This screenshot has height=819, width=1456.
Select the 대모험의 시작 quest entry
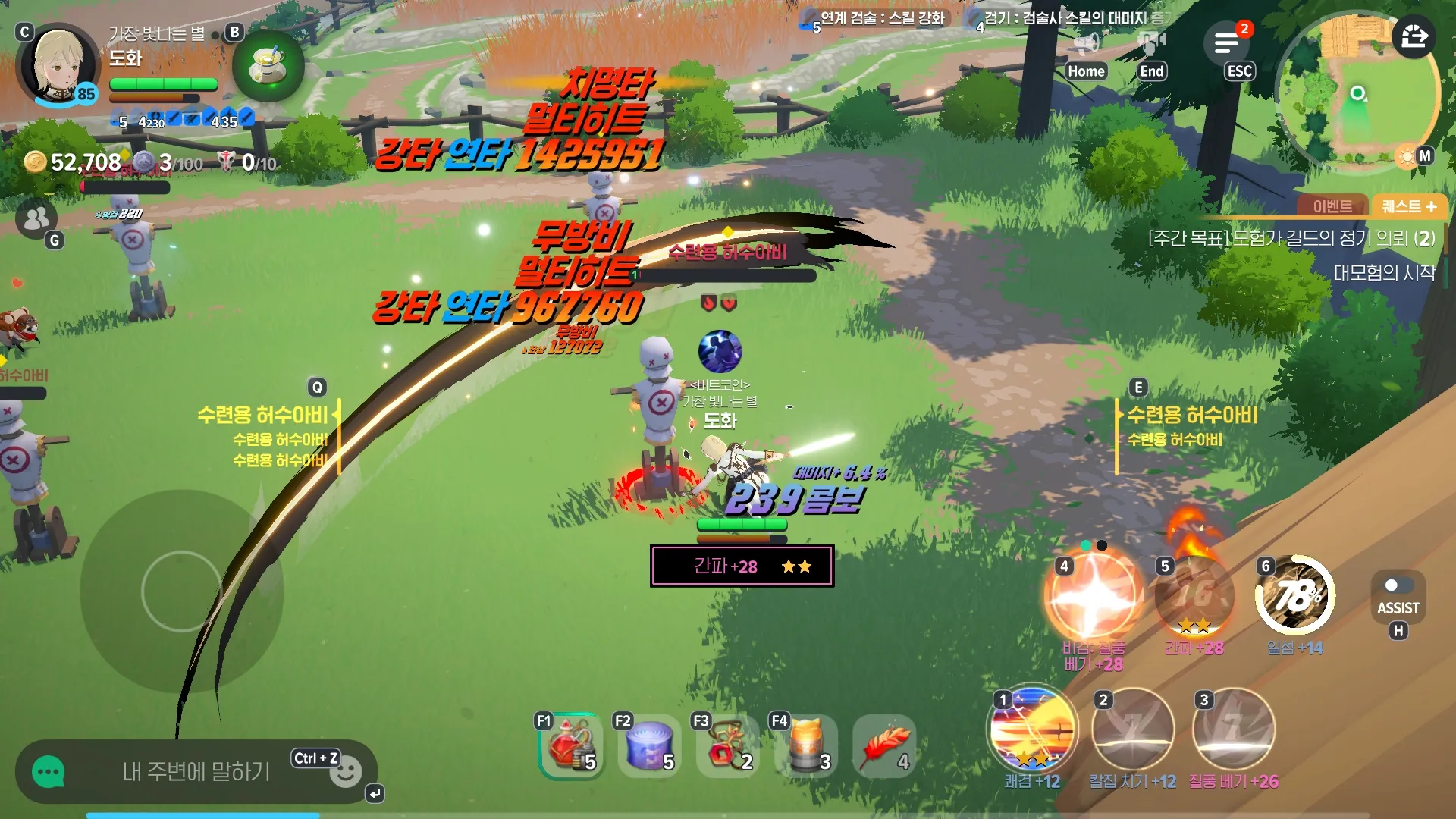click(1384, 272)
